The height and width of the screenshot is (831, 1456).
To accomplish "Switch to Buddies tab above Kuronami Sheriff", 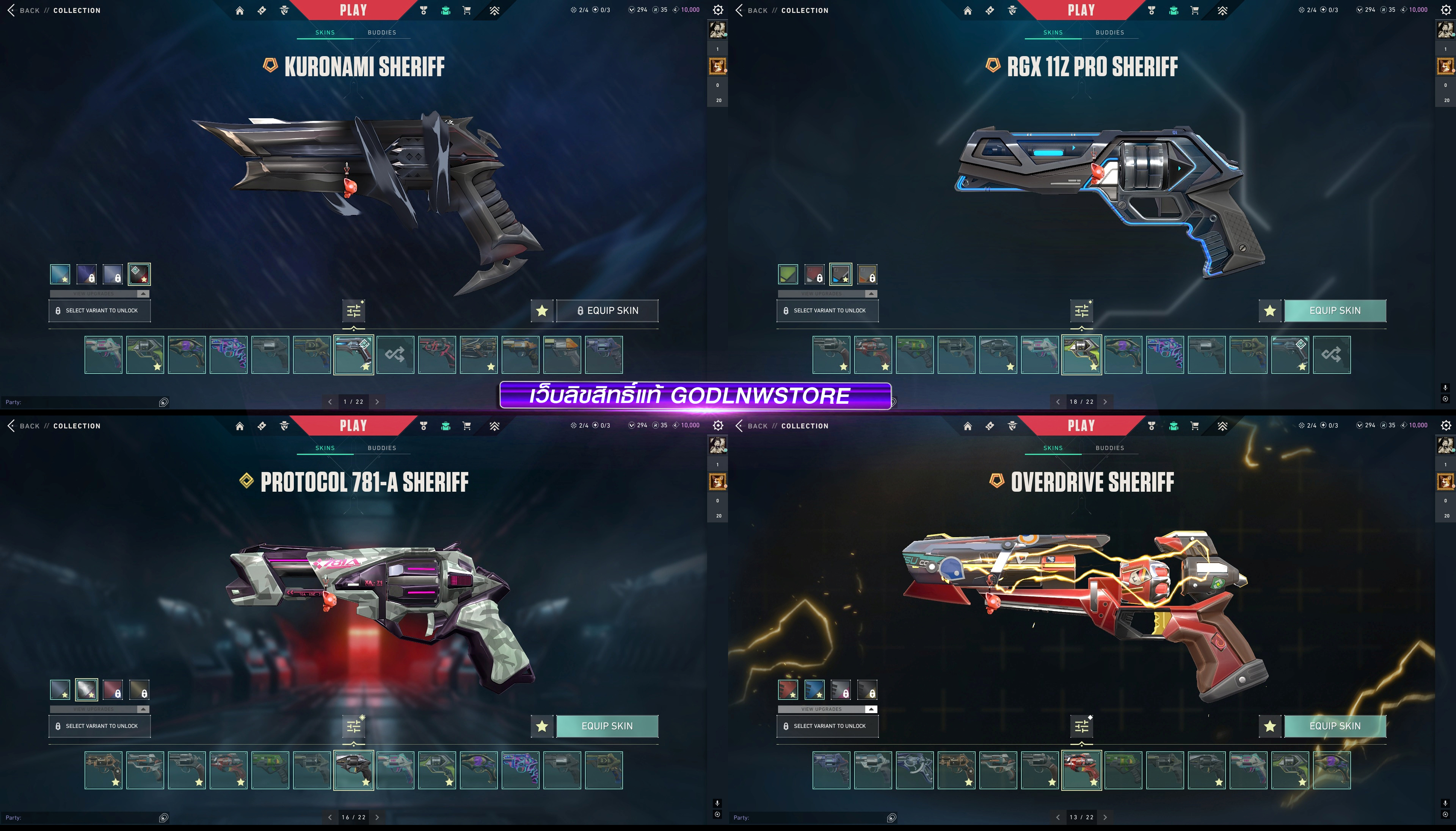I will 381,33.
